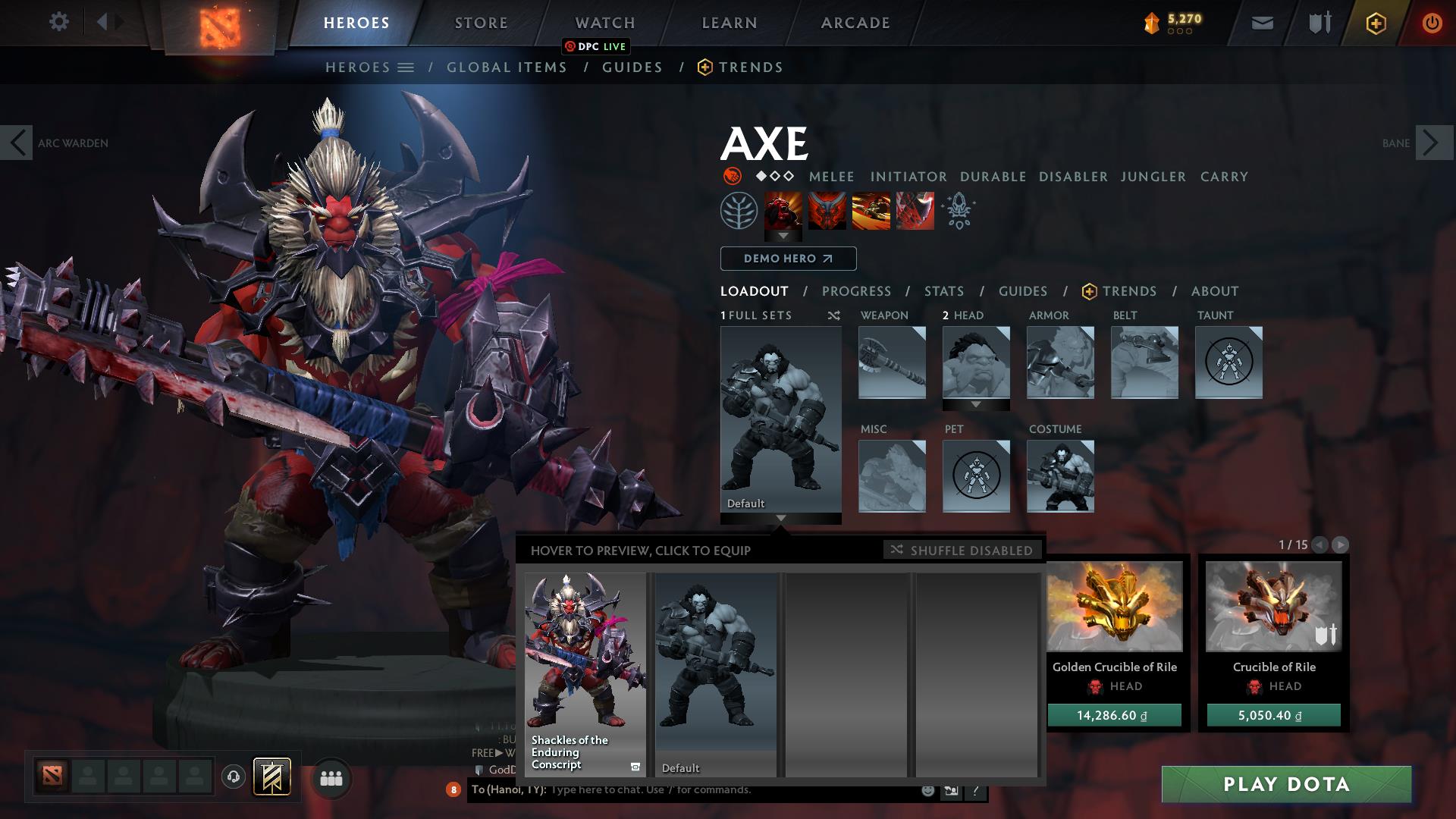The image size is (1456, 819).
Task: Open the settings gear icon
Action: (59, 22)
